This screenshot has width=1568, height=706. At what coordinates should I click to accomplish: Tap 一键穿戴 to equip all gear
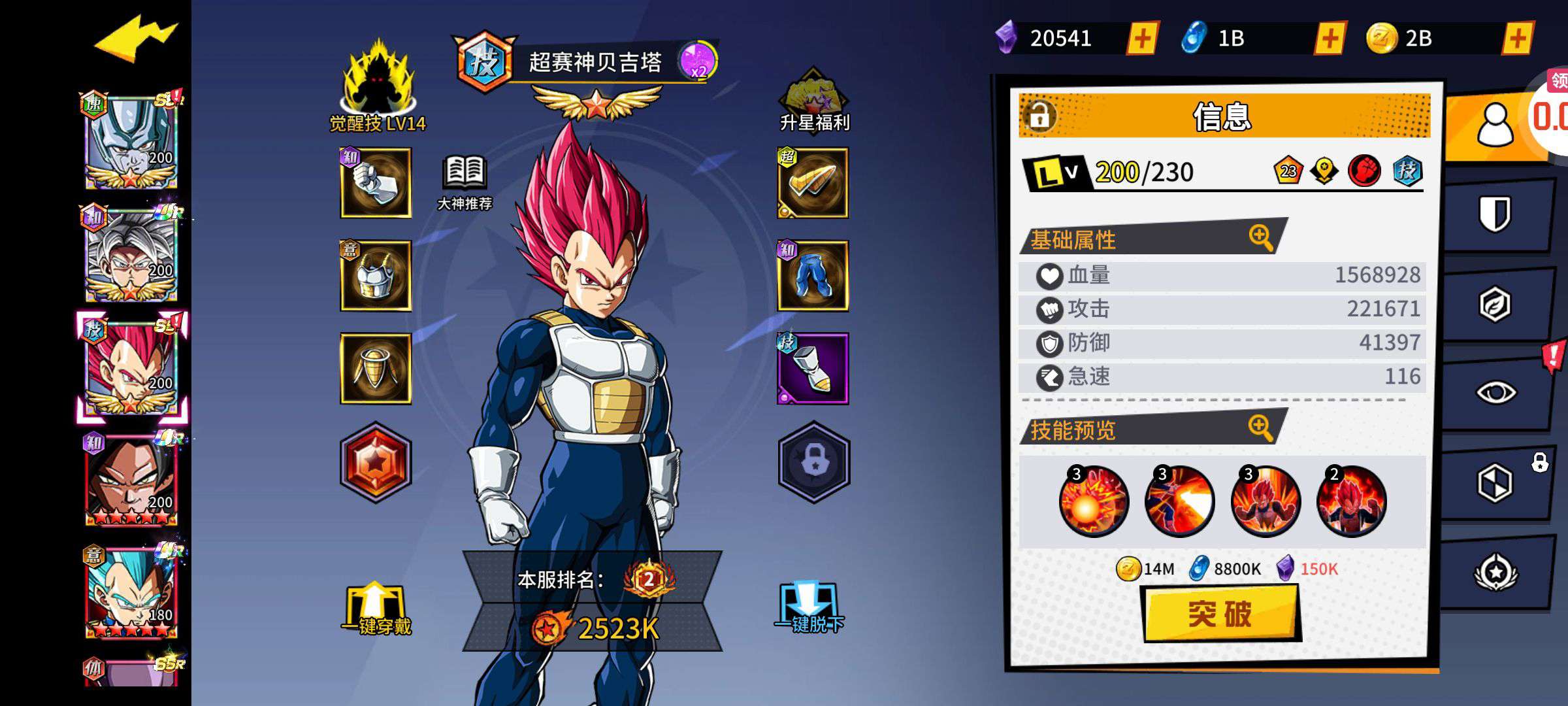[377, 609]
